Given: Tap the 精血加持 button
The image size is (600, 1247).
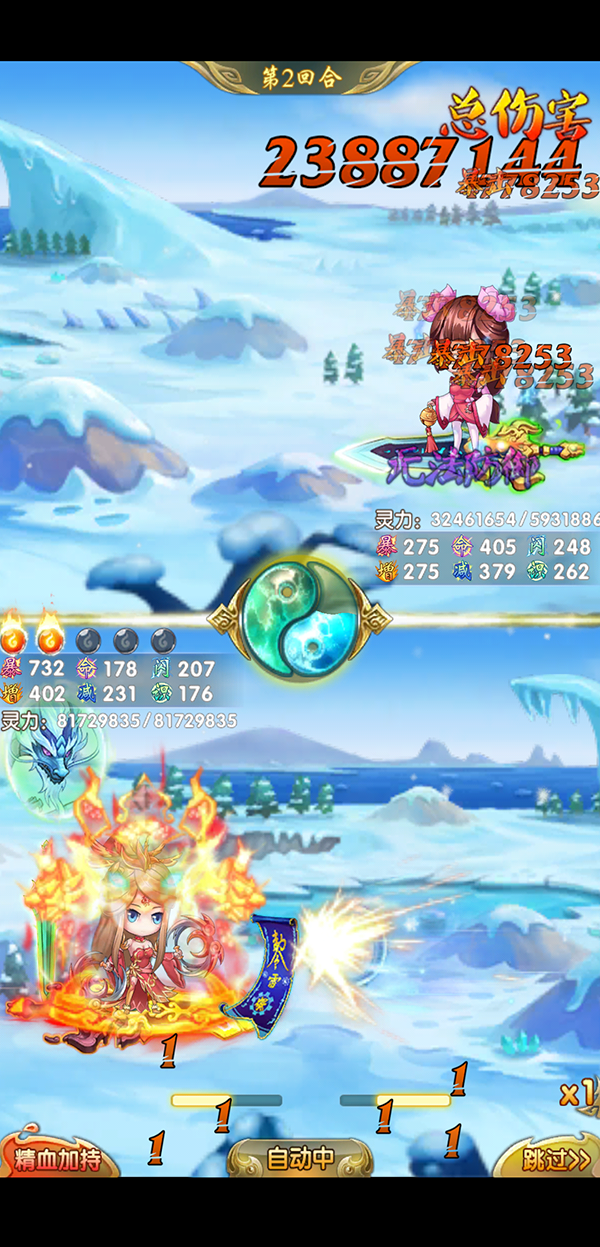Looking at the screenshot, I should pos(57,1160).
